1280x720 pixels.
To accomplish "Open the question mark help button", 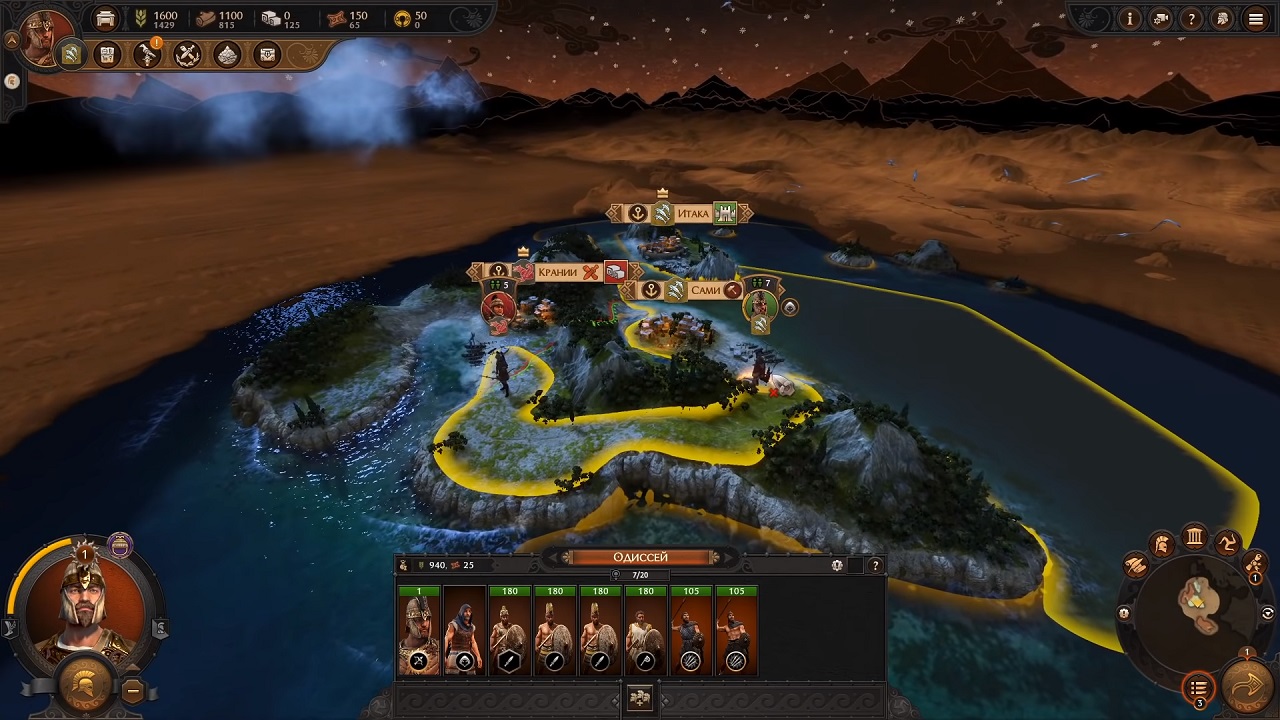I will coord(1191,18).
